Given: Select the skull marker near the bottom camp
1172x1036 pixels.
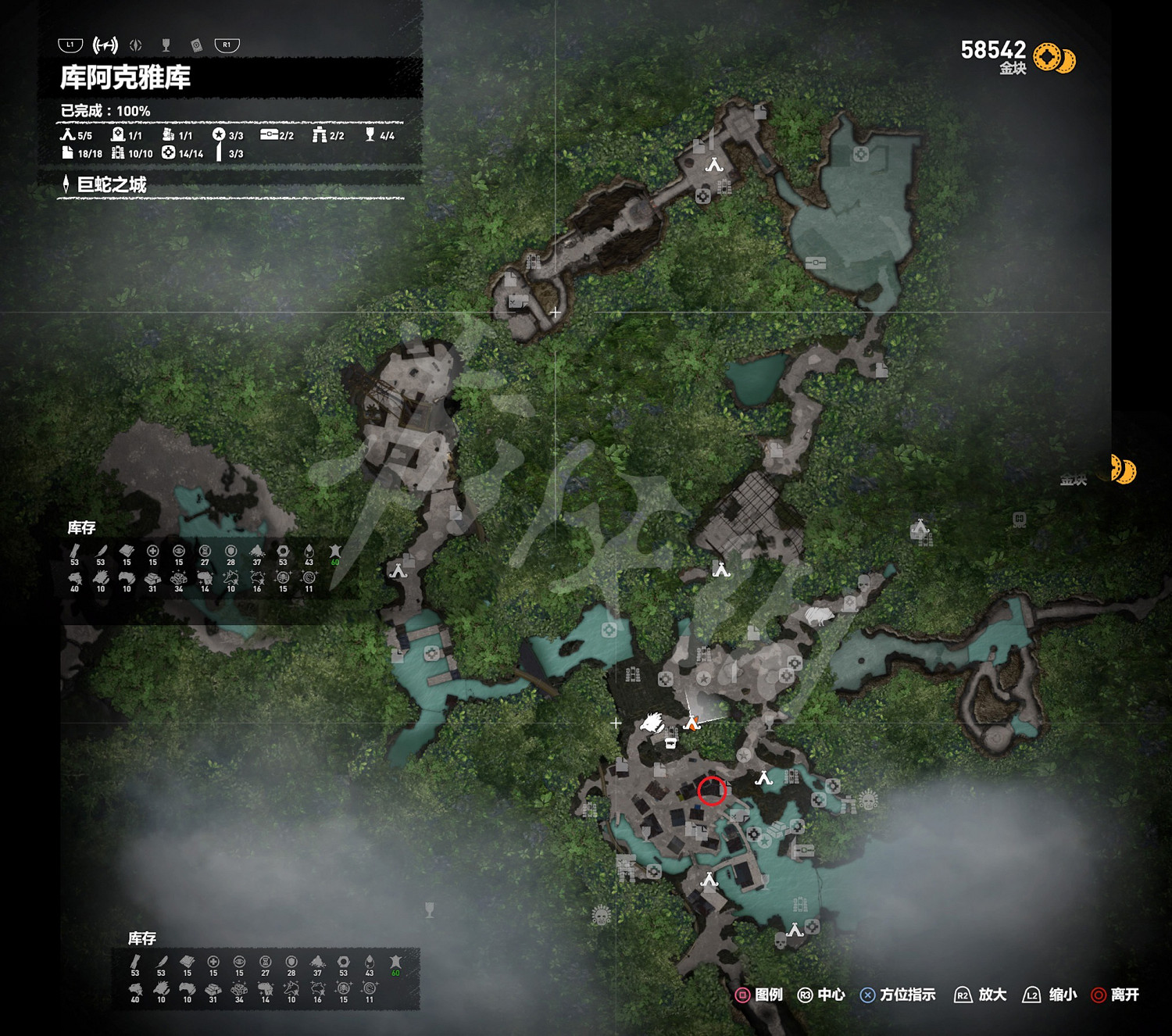Looking at the screenshot, I should (780, 942).
